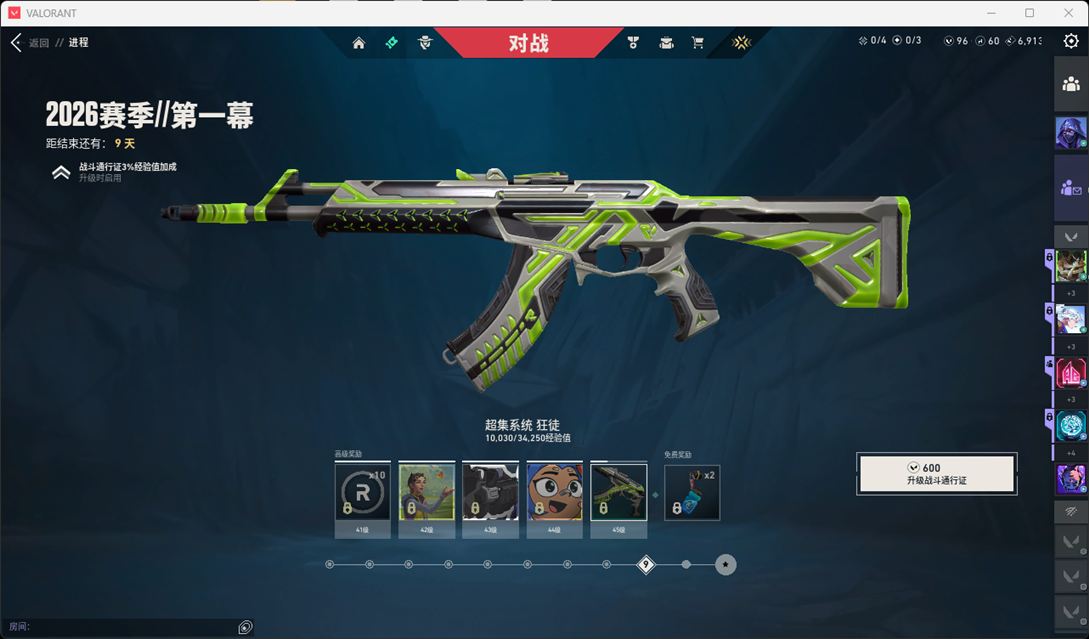Open the gold crossed-emblem tab

[x=741, y=43]
